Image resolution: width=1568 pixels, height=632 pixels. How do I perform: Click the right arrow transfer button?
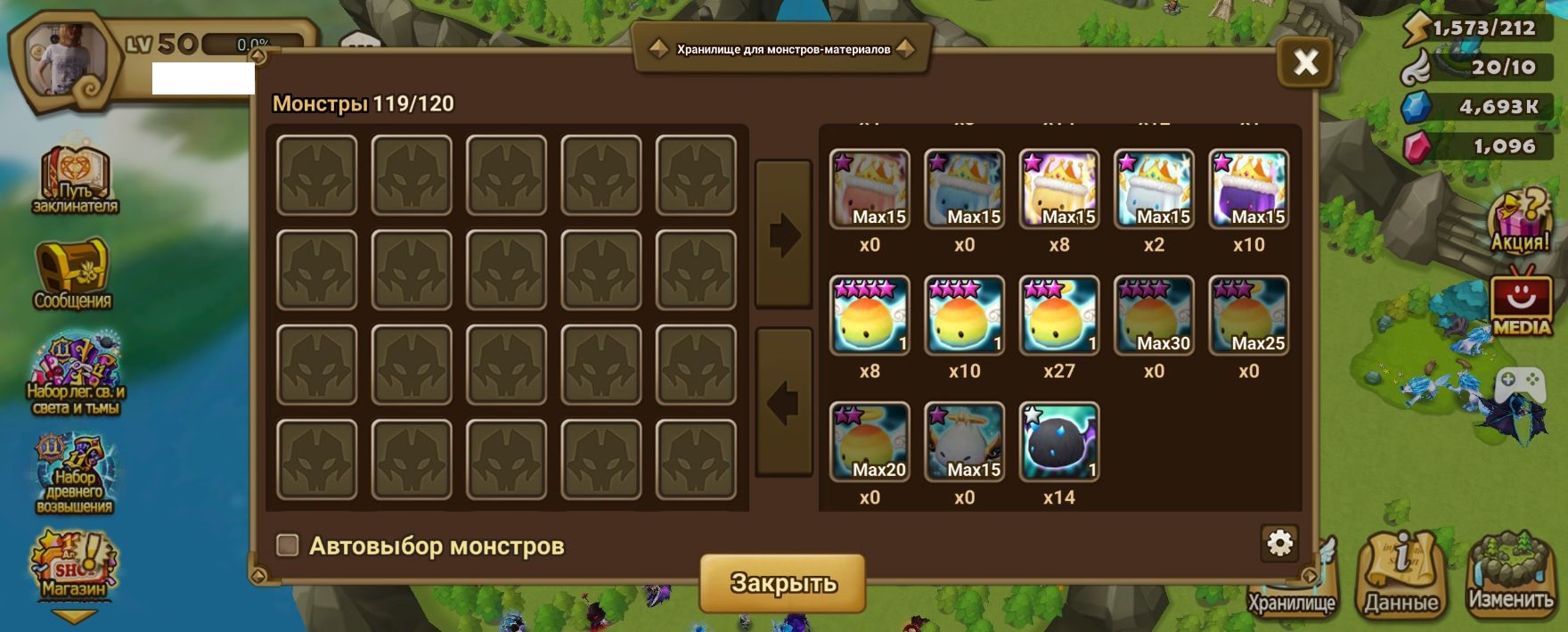784,235
